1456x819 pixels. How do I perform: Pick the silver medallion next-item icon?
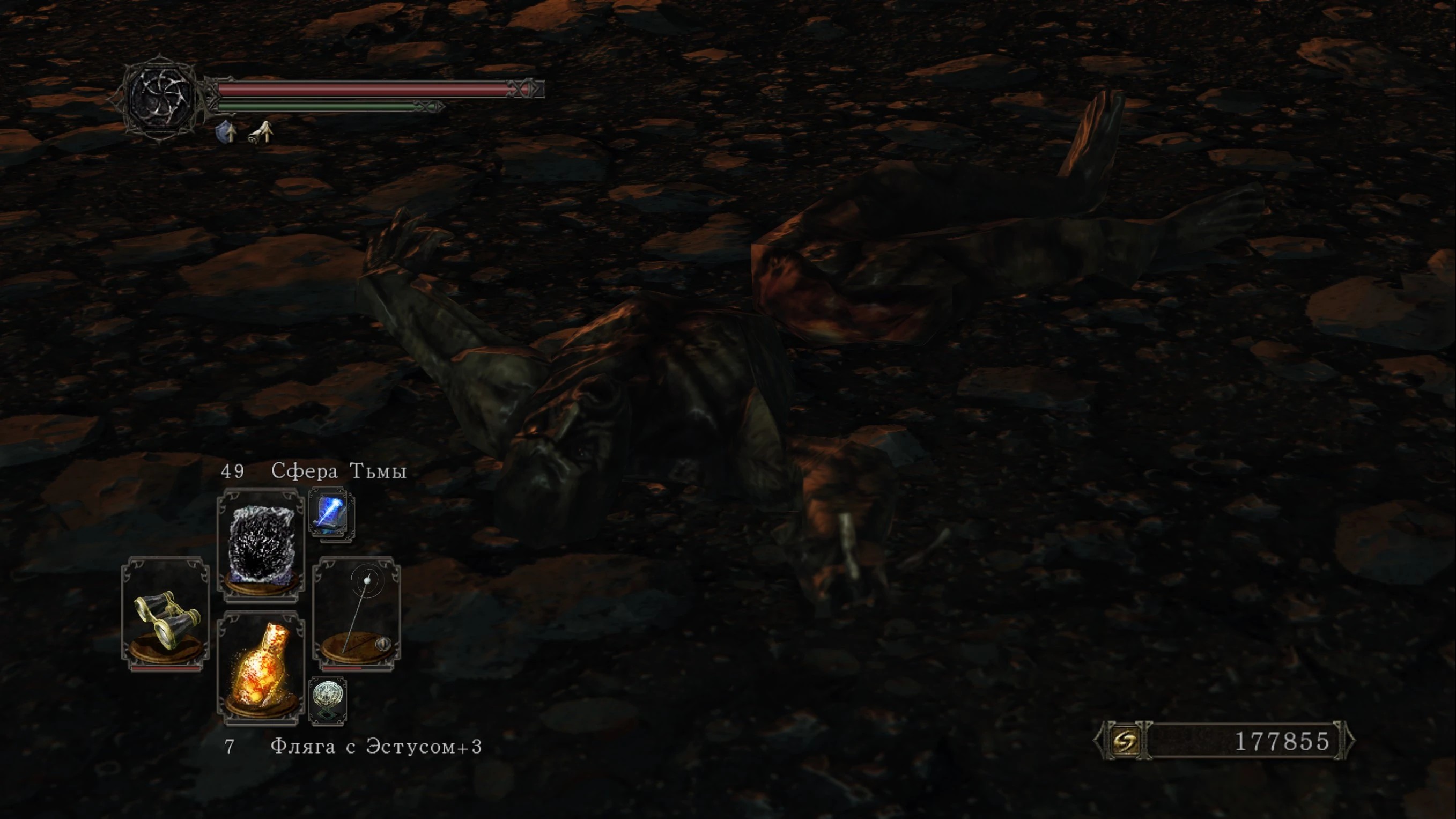(328, 701)
